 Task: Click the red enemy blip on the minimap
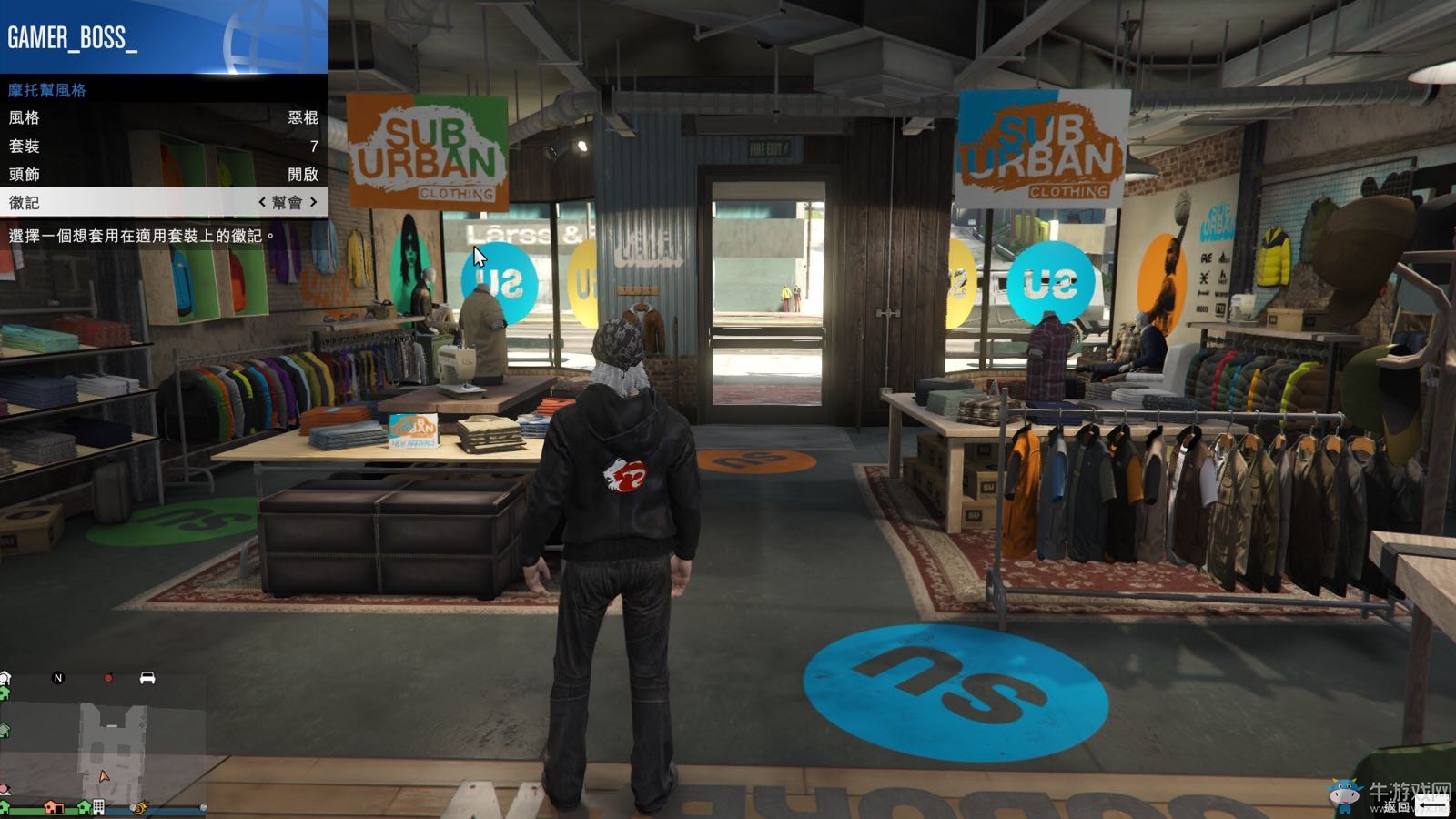coord(109,677)
